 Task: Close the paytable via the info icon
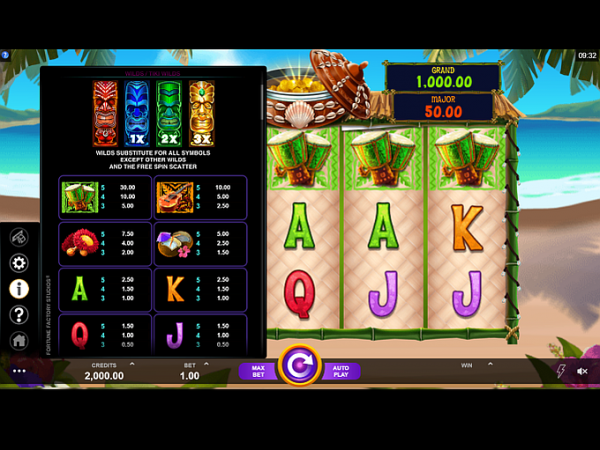point(19,288)
